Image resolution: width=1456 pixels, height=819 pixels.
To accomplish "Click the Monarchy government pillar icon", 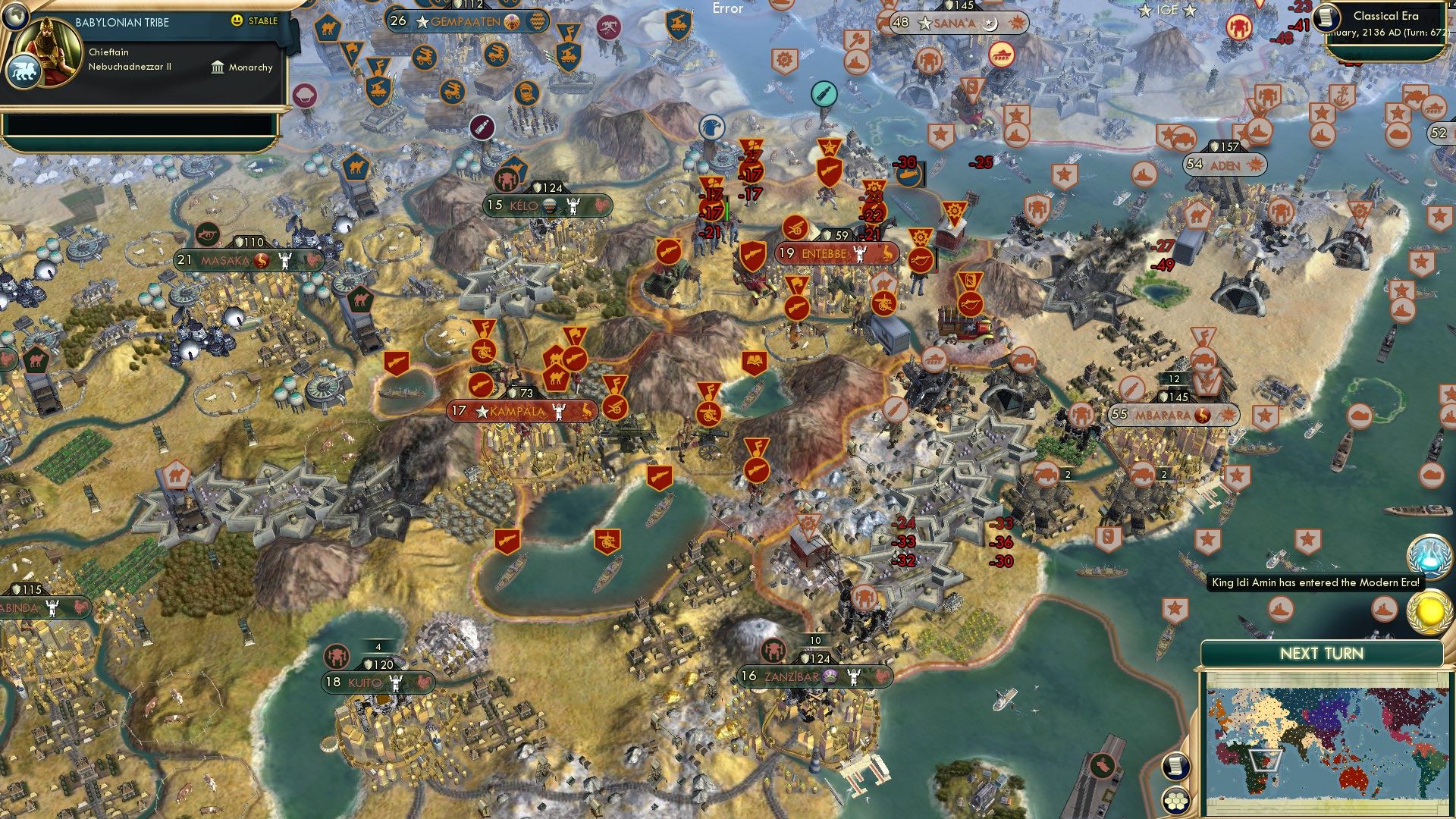I will (218, 67).
